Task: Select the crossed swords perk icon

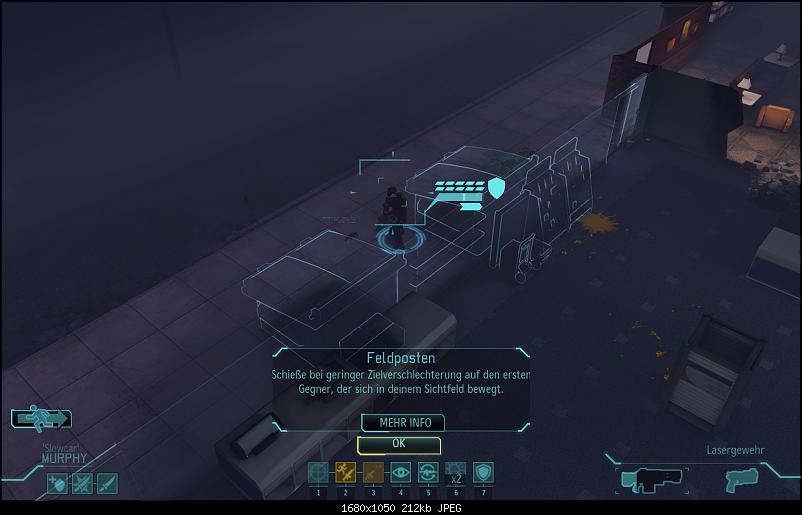Action: click(x=82, y=484)
